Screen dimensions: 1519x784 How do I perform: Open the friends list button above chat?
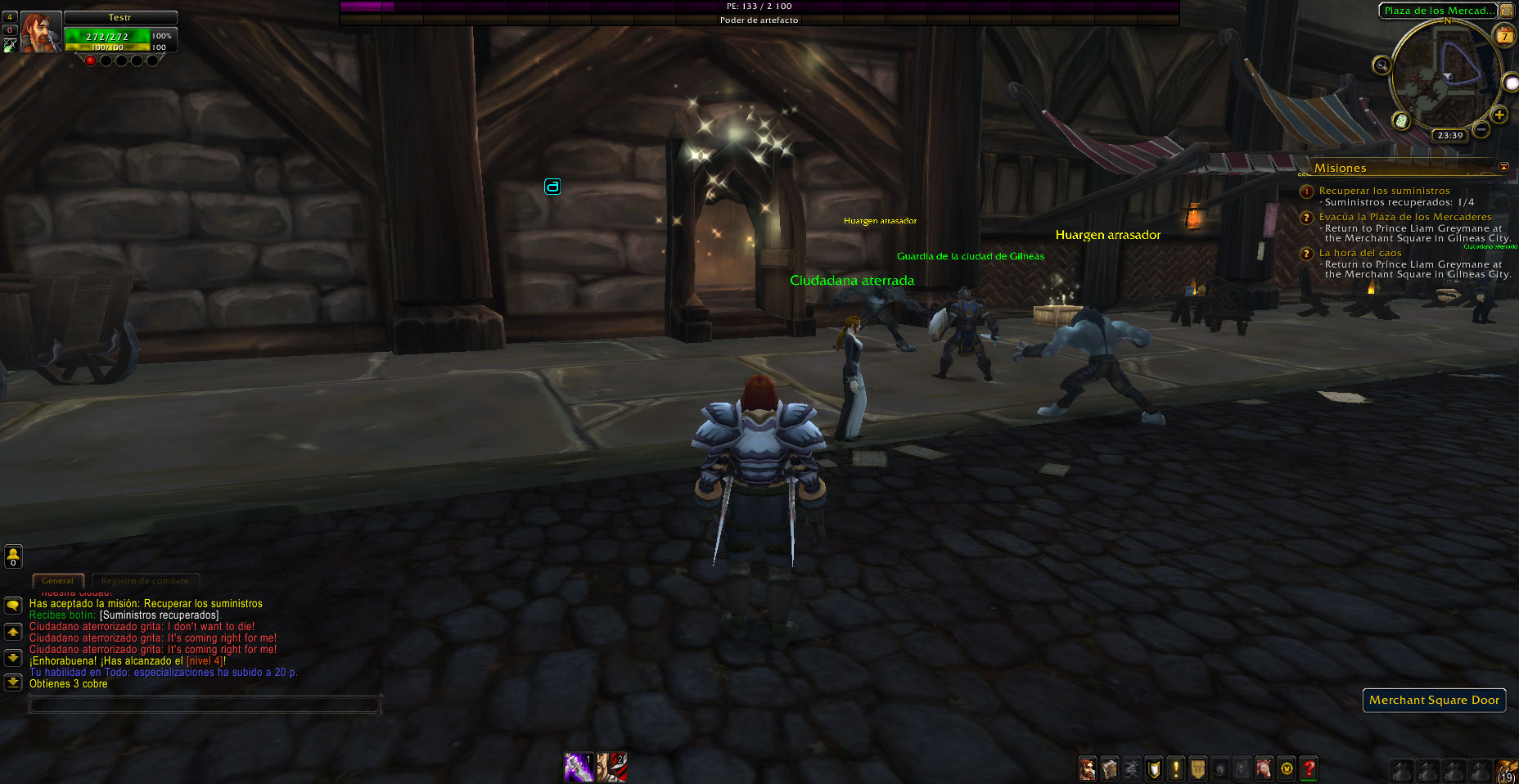tap(13, 556)
